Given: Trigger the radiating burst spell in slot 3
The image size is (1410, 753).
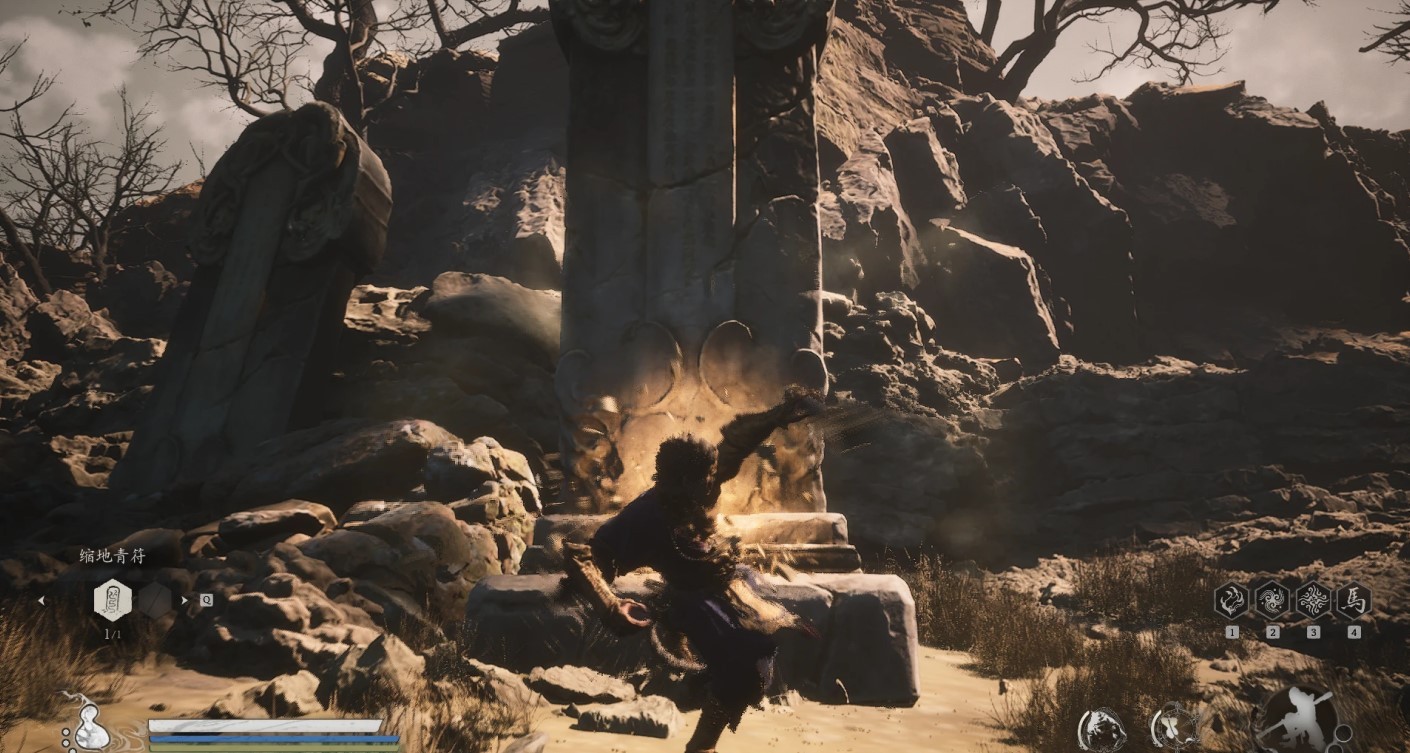Looking at the screenshot, I should (x=1313, y=601).
